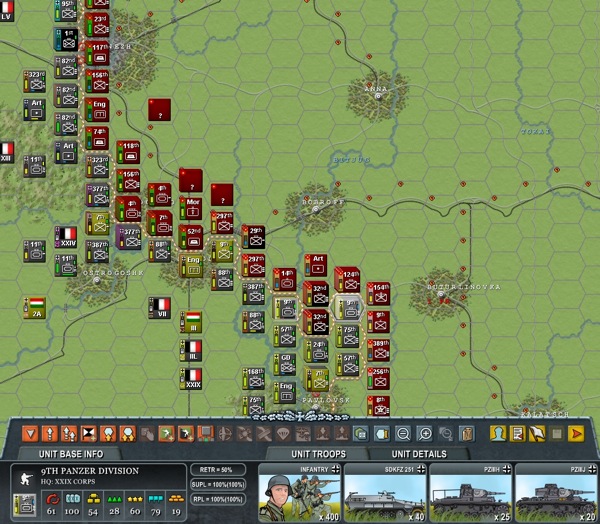Image resolution: width=600 pixels, height=524 pixels.
Task: Click the orange down-triangle toolbar button
Action: pyautogui.click(x=31, y=434)
